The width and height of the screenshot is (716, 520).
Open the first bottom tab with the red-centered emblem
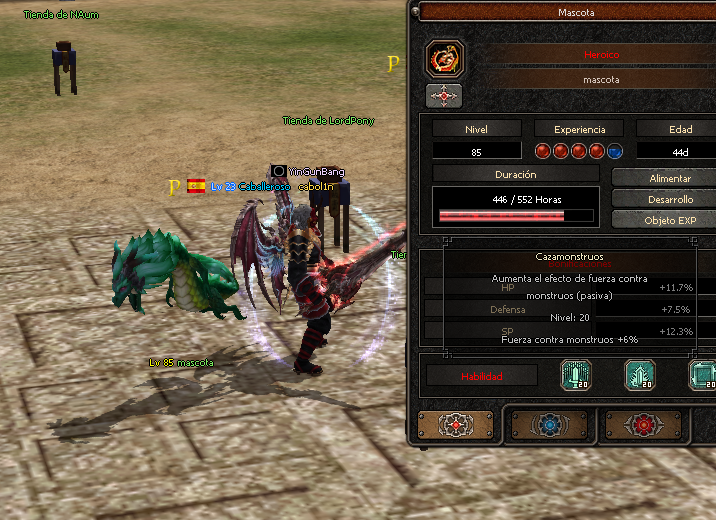coord(455,425)
